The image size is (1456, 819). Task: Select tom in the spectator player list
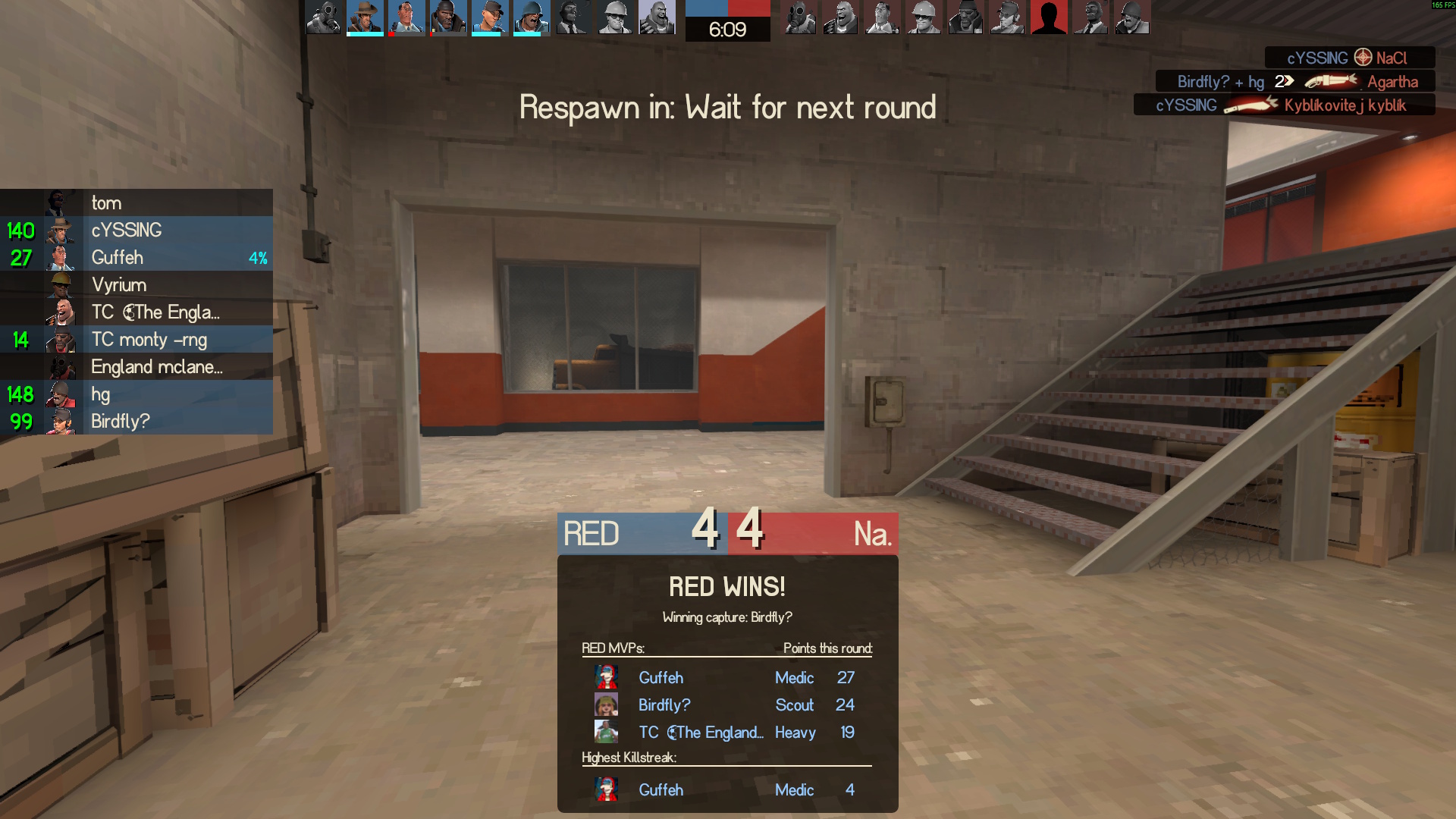(x=136, y=203)
